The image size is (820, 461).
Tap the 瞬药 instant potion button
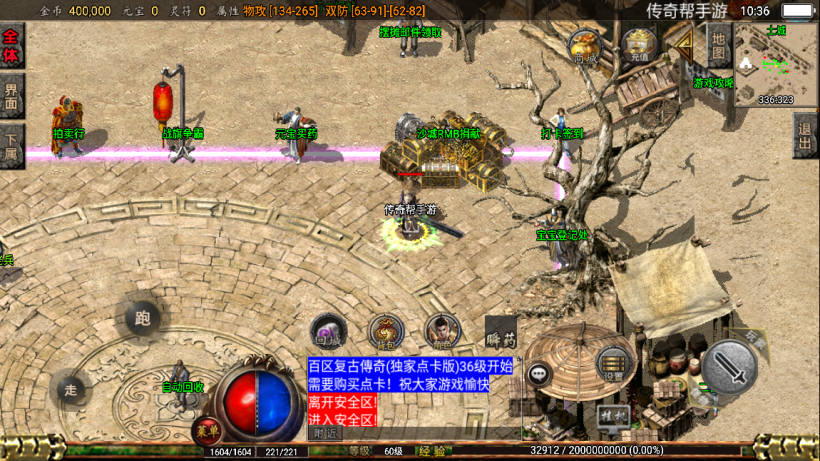[501, 330]
